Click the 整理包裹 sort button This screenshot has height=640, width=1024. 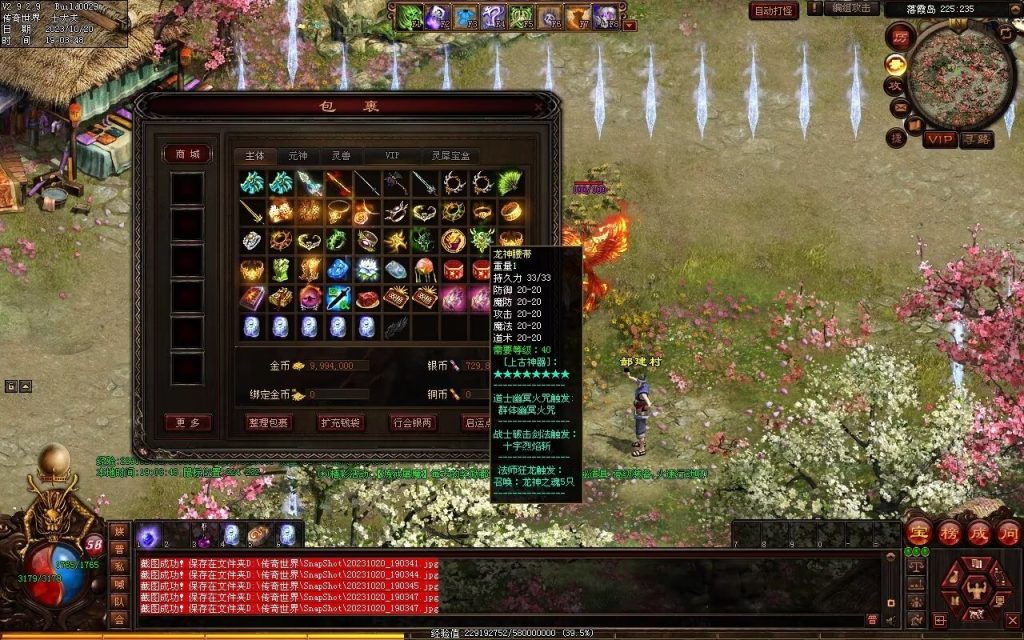click(269, 423)
